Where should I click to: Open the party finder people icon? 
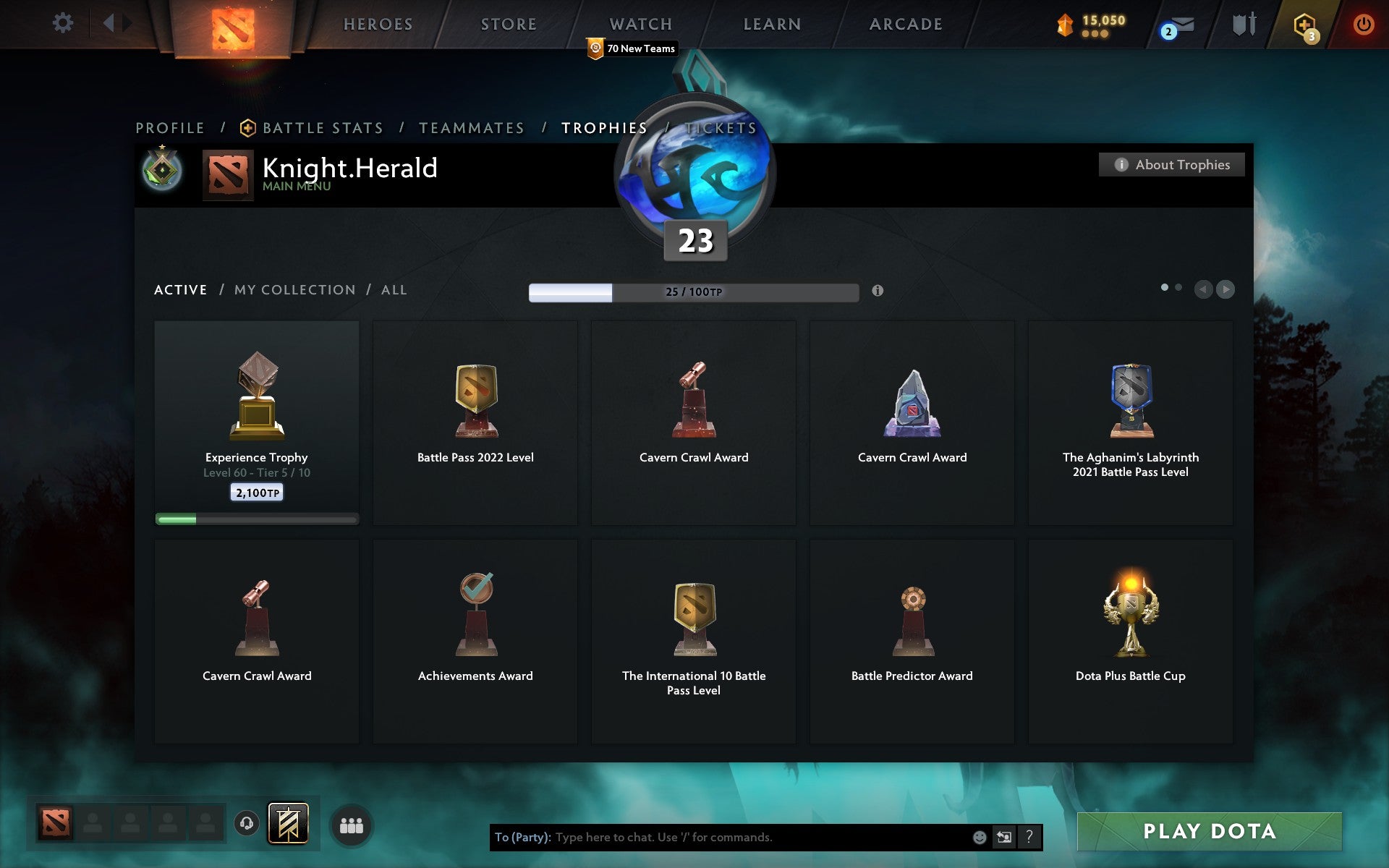click(352, 822)
